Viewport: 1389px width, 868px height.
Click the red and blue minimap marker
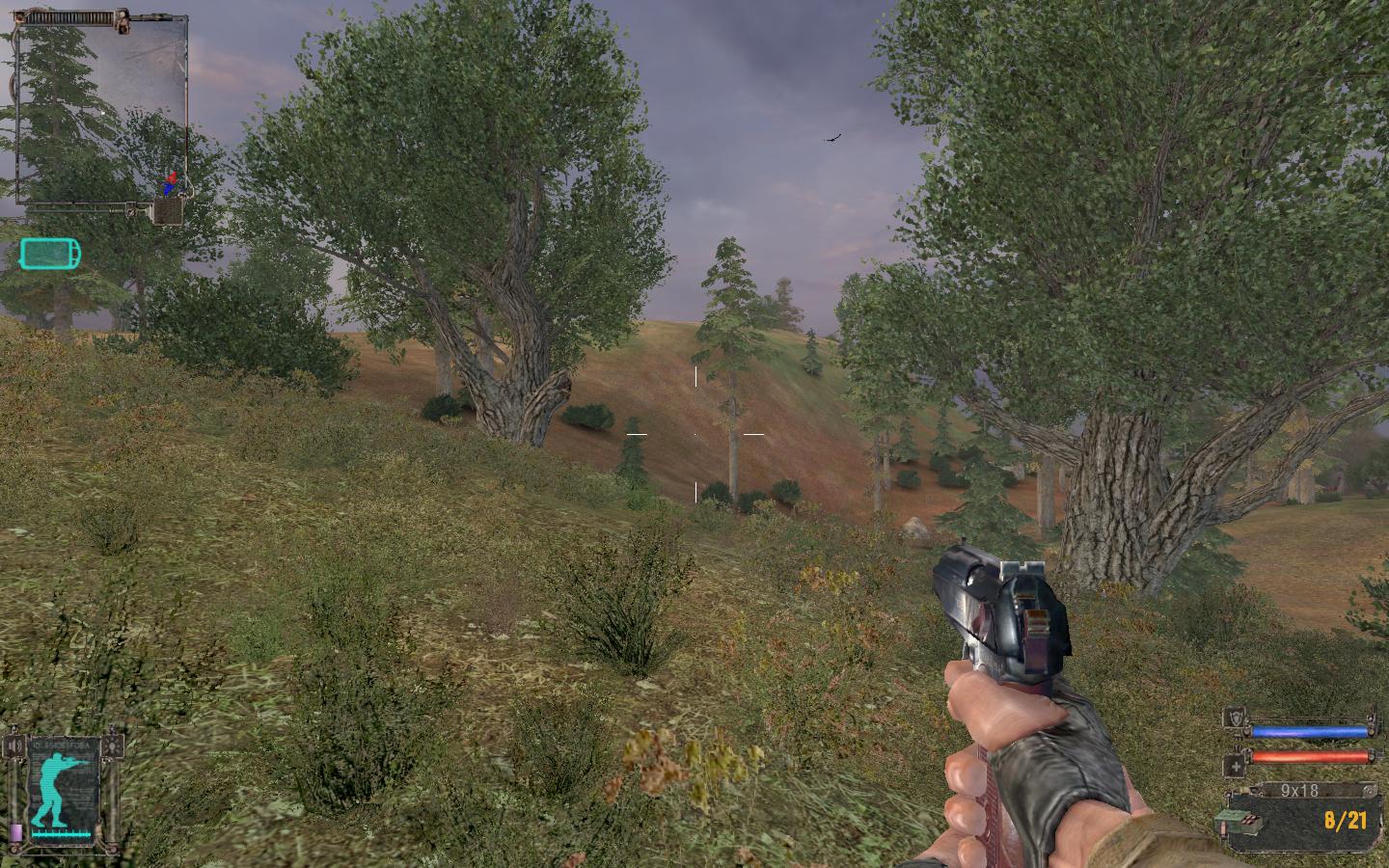pyautogui.click(x=170, y=183)
